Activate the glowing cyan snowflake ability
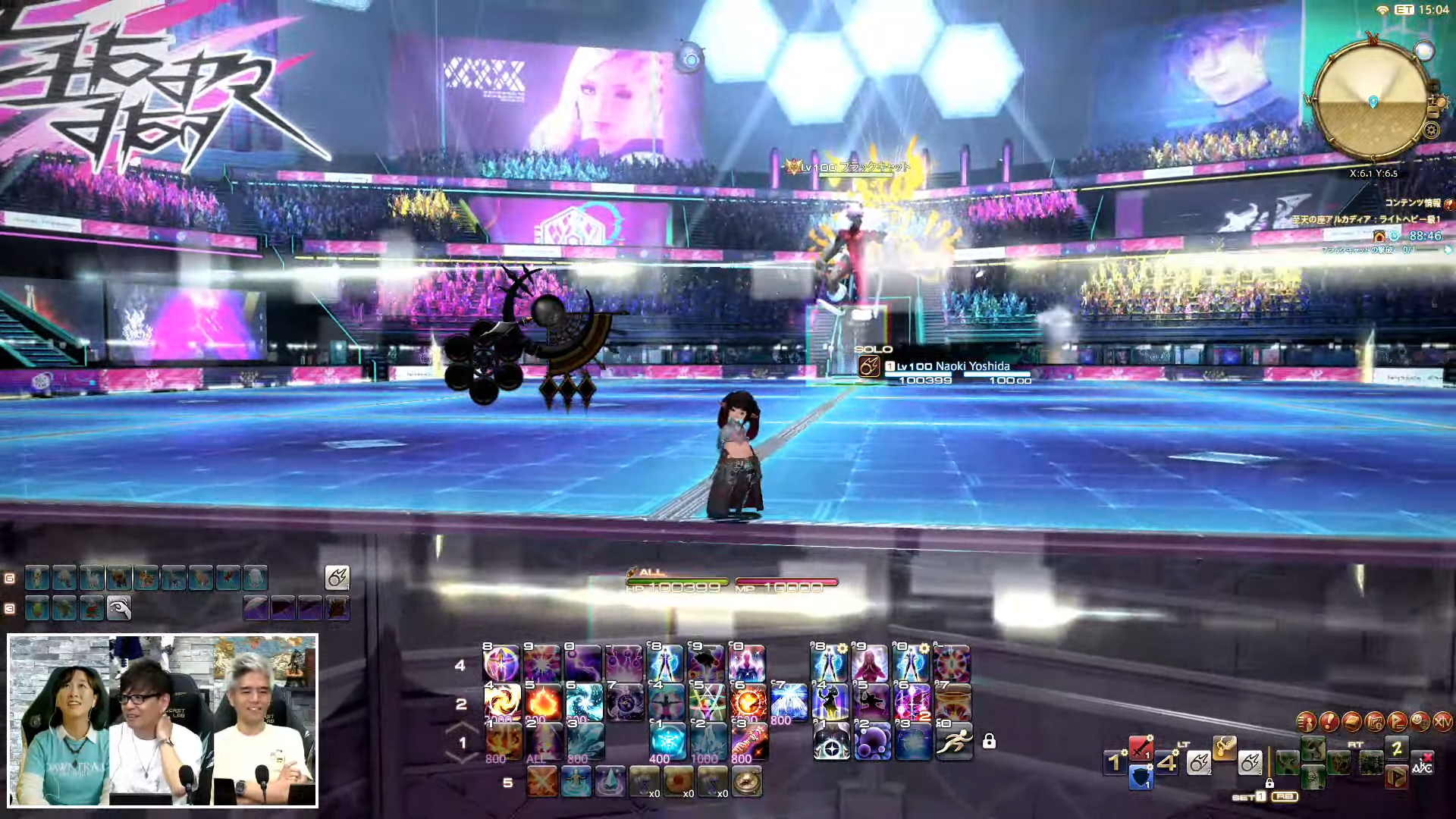Viewport: 1456px width, 819px height. coord(667,741)
